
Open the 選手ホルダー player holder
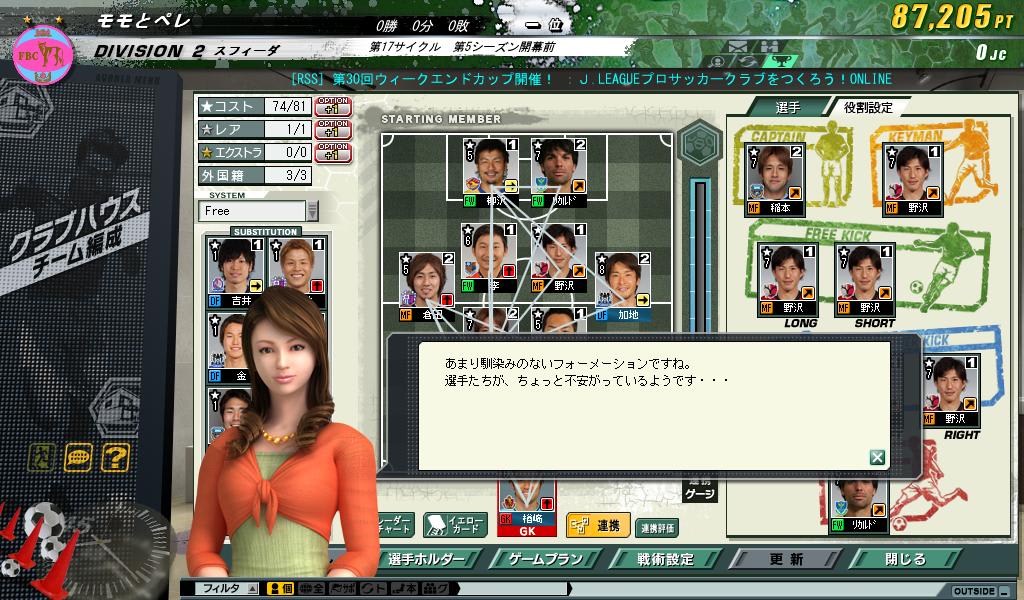point(430,559)
